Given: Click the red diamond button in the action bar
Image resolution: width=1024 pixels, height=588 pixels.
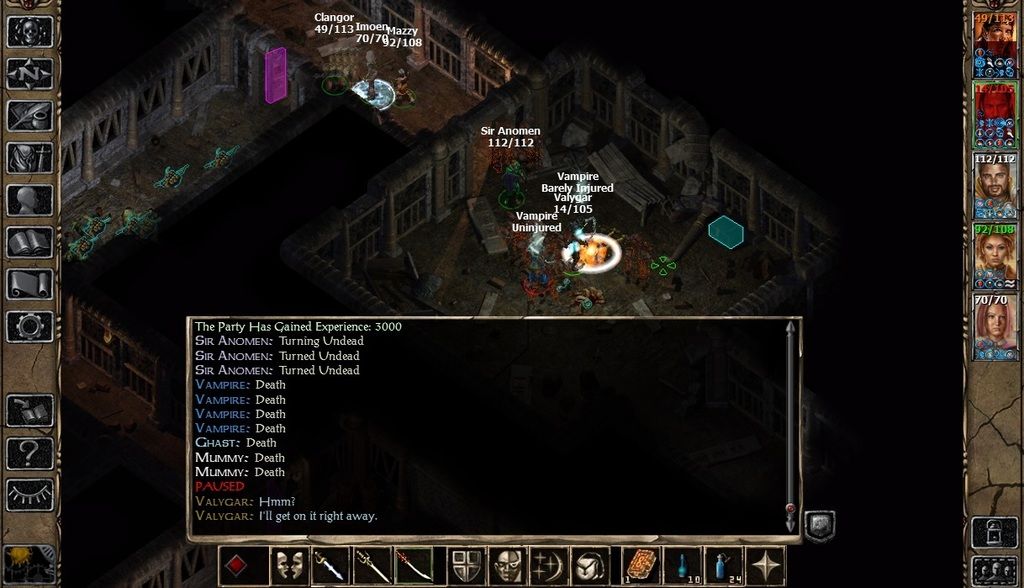Looking at the screenshot, I should 237,566.
